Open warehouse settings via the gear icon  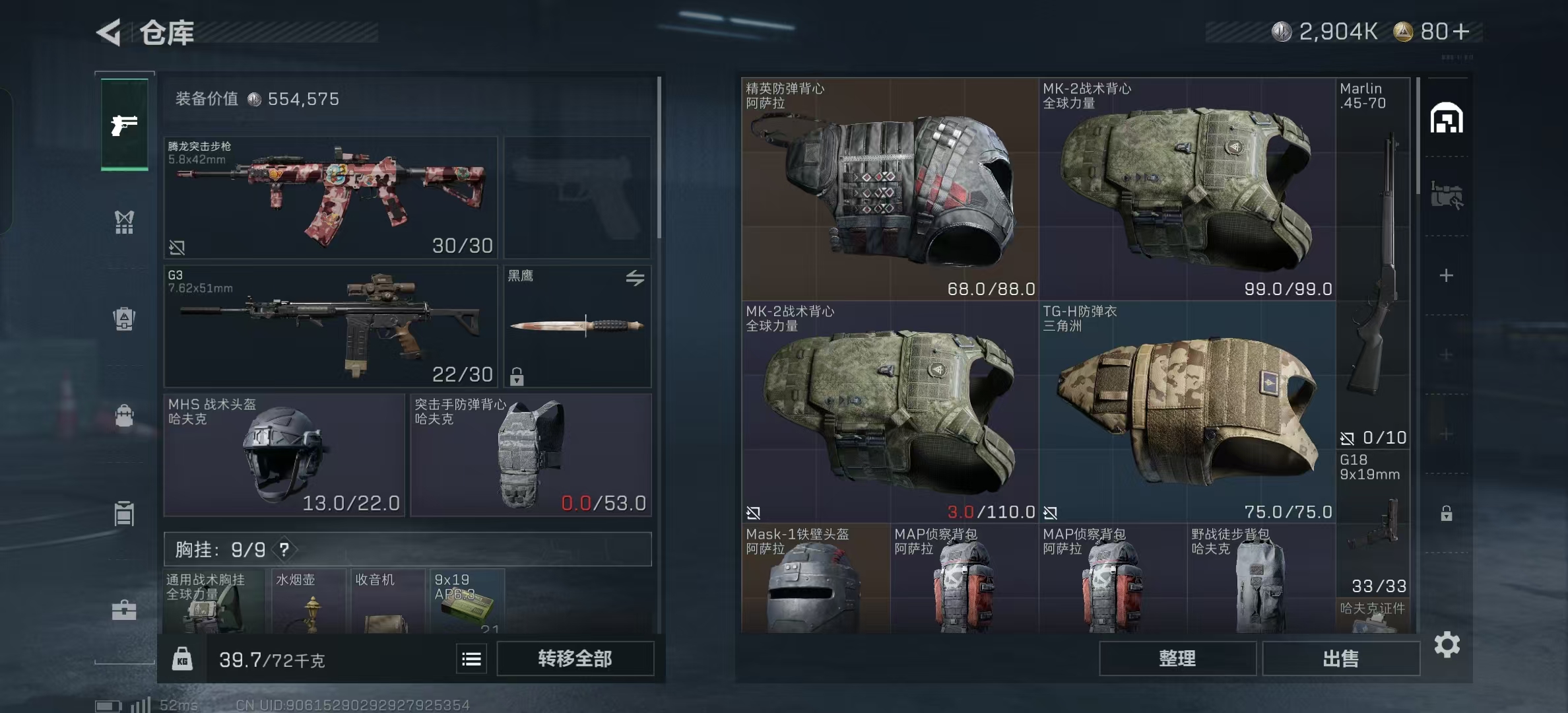click(1447, 644)
